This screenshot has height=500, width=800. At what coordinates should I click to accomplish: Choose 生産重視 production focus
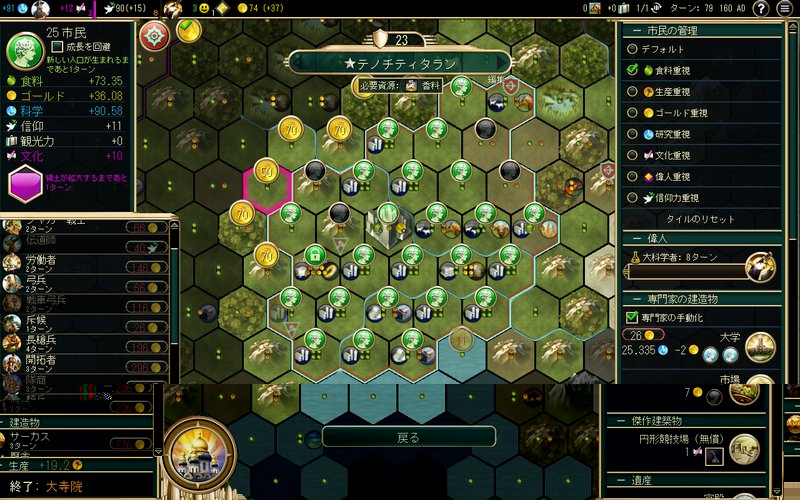click(x=633, y=91)
